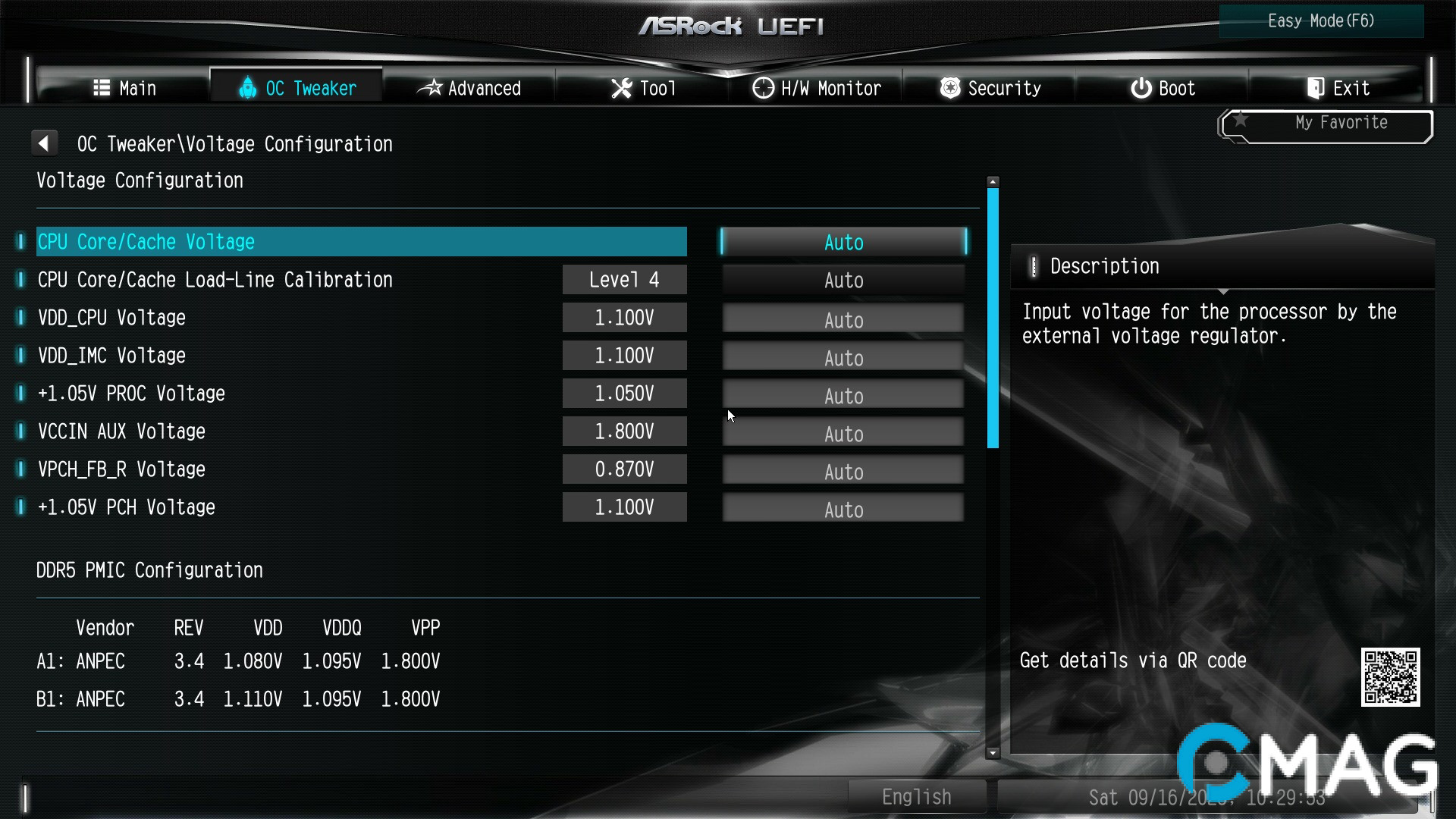Switch to the Security tab

[x=990, y=87]
